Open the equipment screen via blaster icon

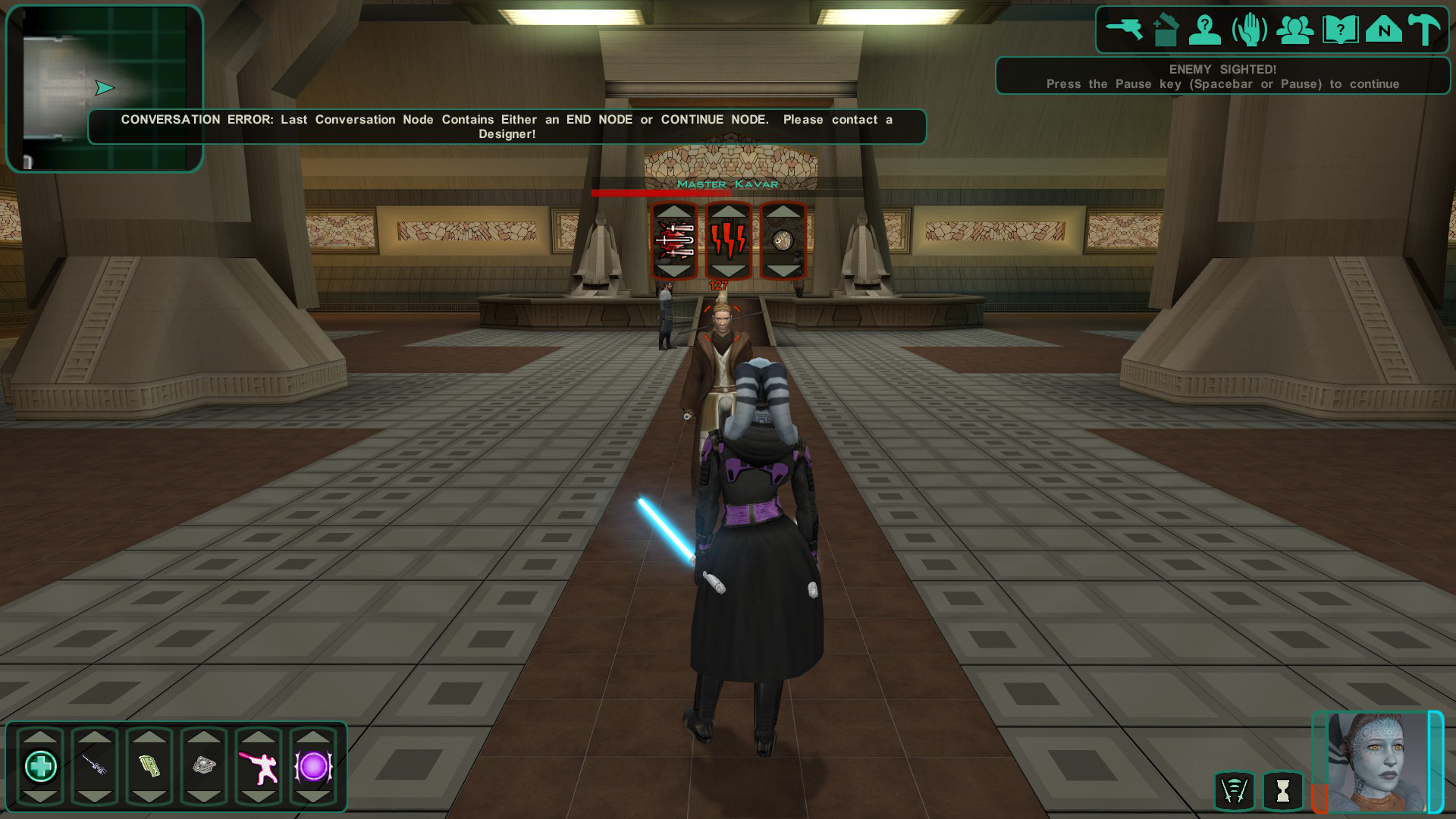coord(1124,30)
